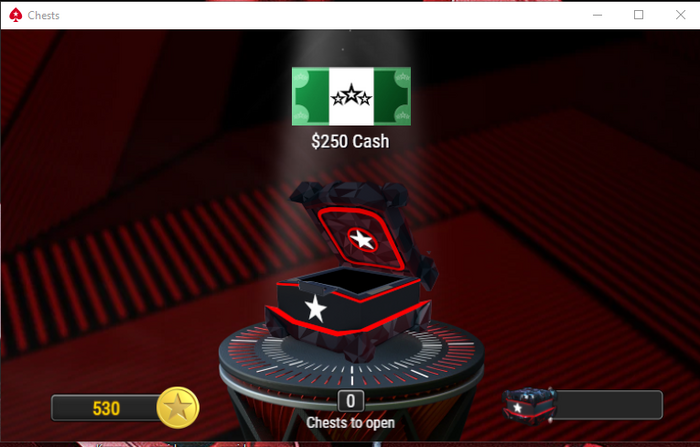
Task: Maximize the Chests window
Action: click(639, 14)
